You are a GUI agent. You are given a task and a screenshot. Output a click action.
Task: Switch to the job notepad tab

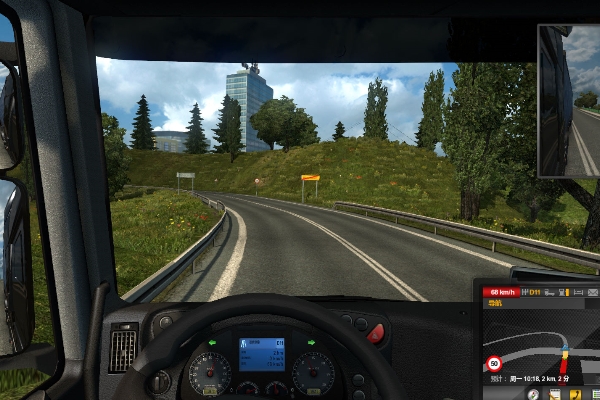(553, 394)
